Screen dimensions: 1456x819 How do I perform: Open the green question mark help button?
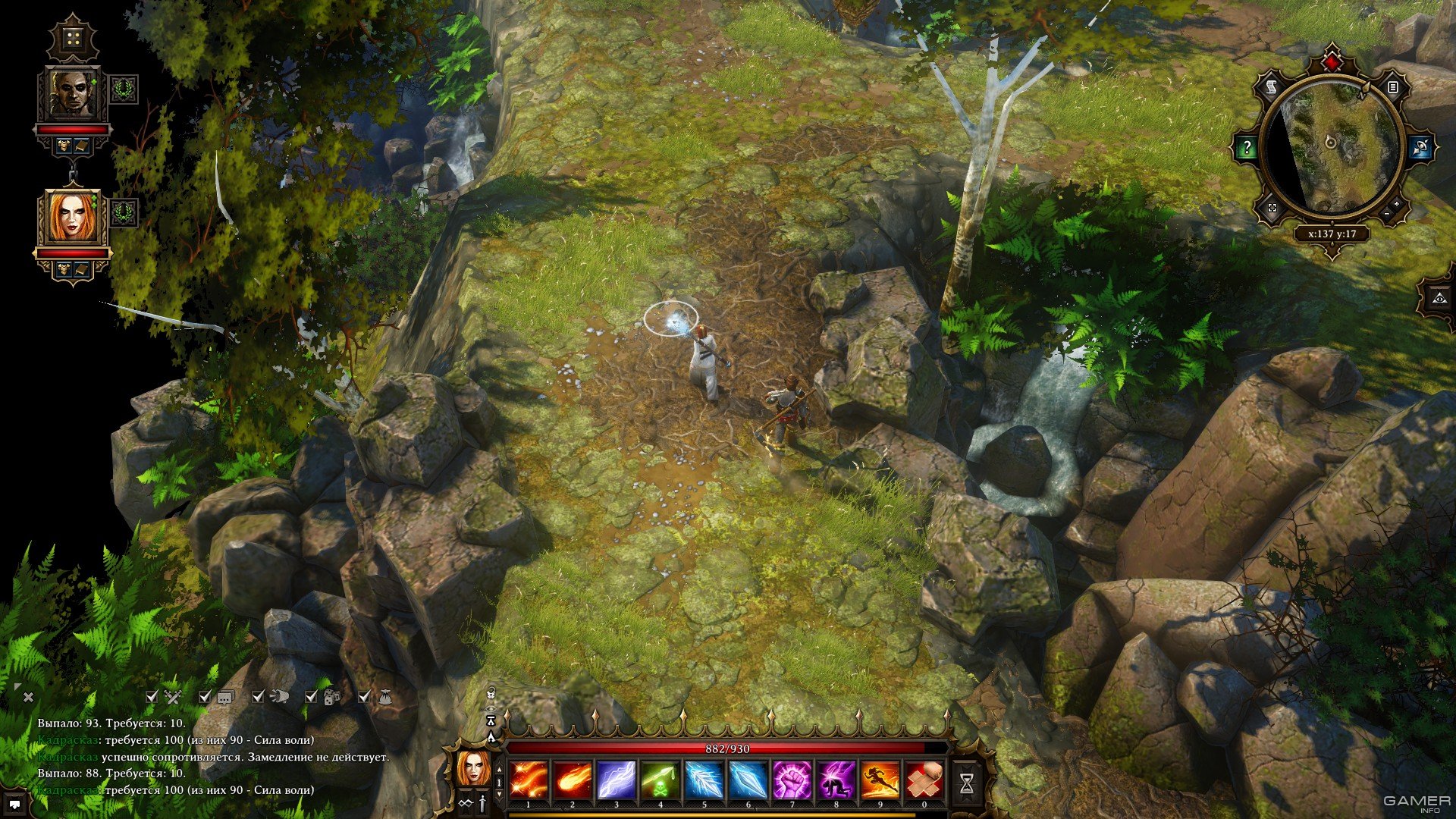[1246, 148]
